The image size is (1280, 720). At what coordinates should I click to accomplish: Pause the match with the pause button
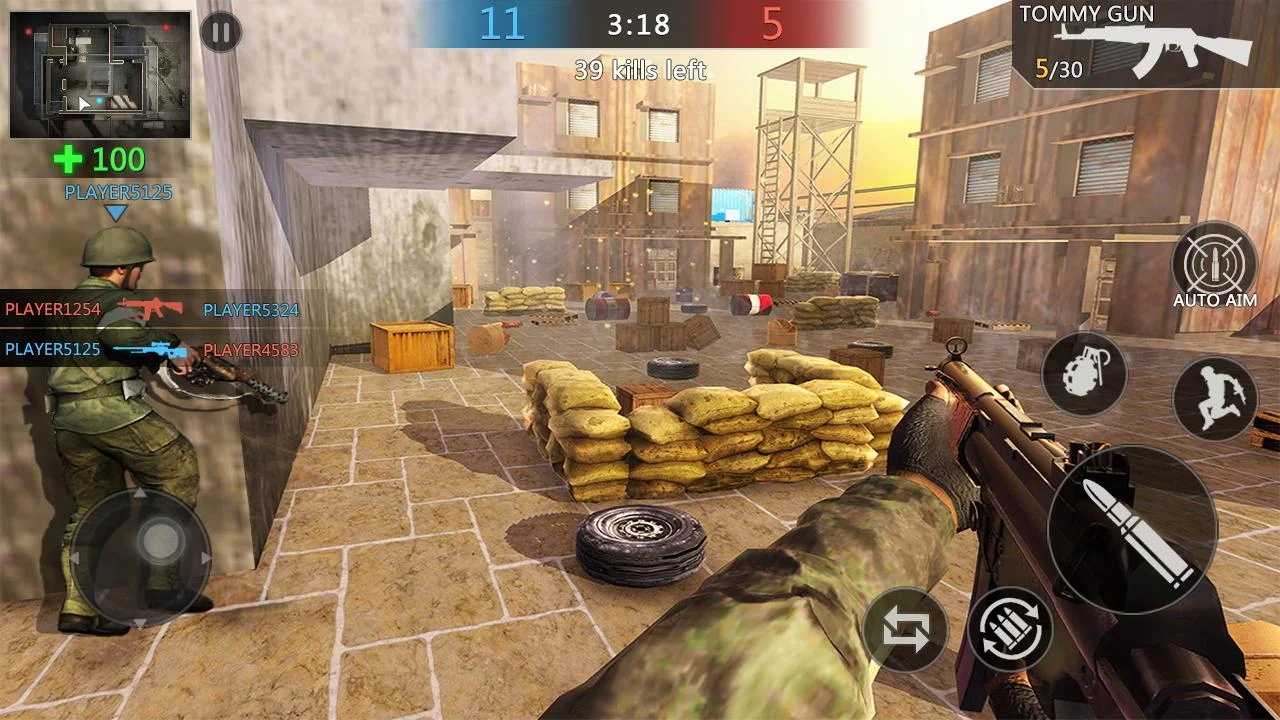(221, 32)
